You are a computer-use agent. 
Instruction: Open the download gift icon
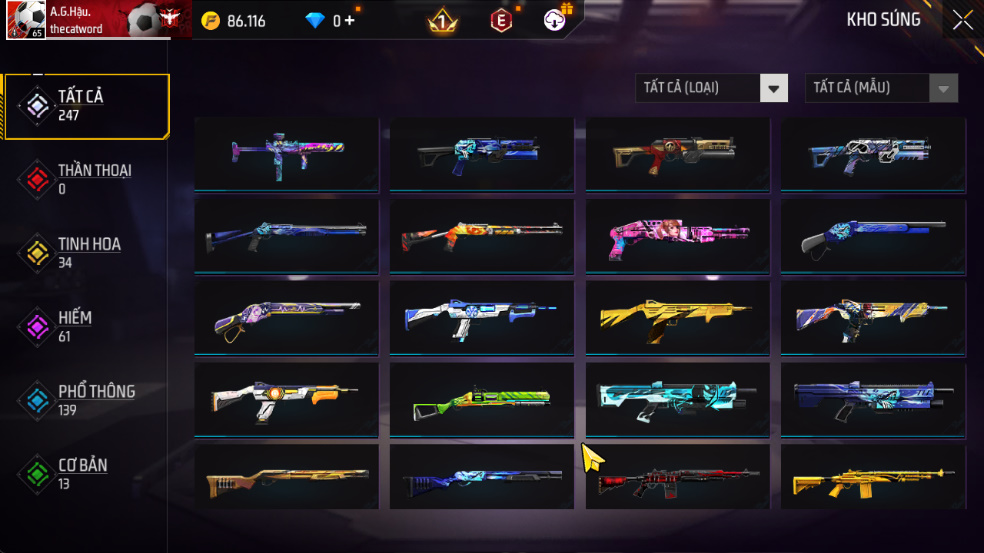click(x=557, y=19)
